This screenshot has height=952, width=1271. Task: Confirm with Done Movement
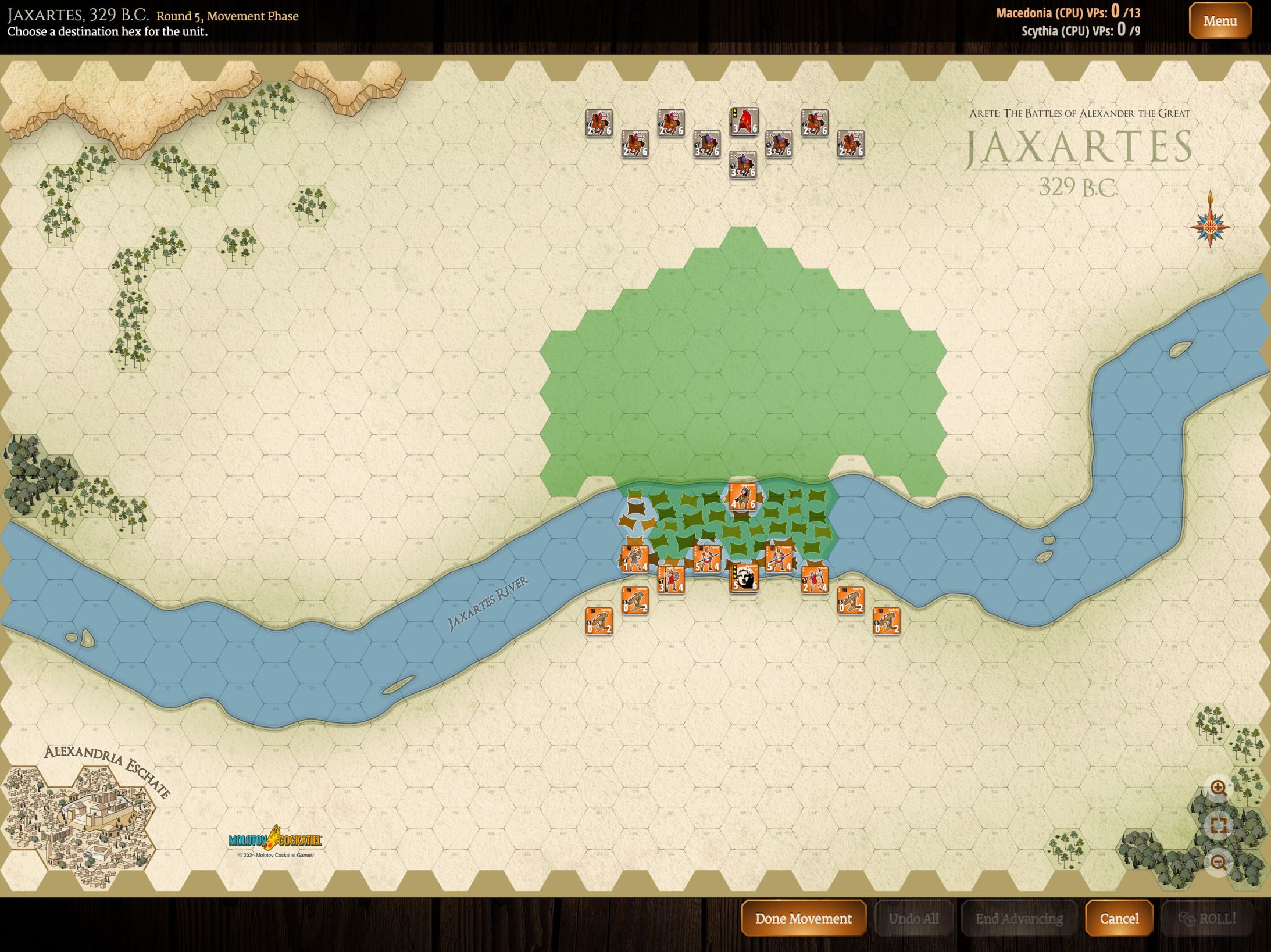pyautogui.click(x=803, y=918)
